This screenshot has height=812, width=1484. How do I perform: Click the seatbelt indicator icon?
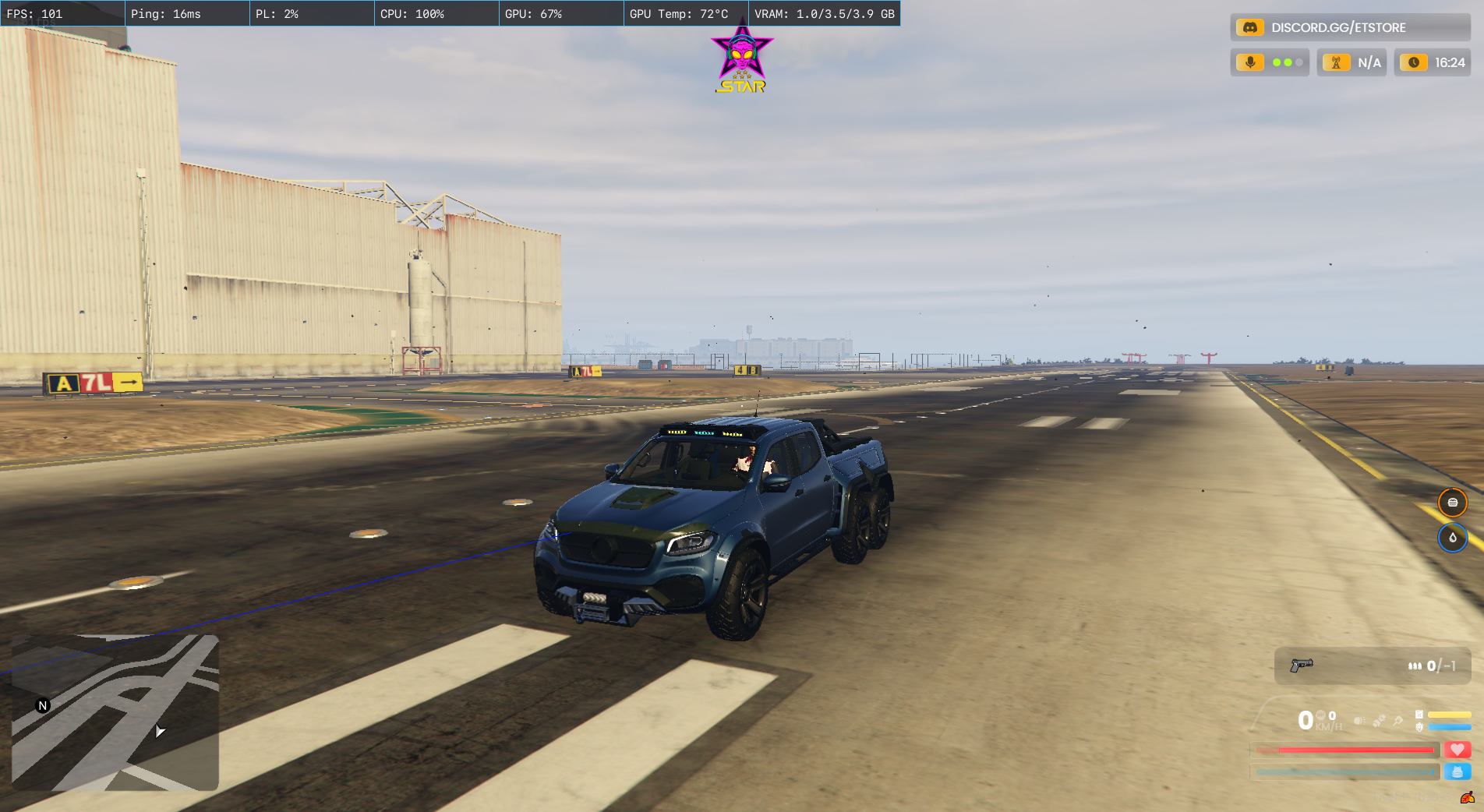tap(1379, 721)
